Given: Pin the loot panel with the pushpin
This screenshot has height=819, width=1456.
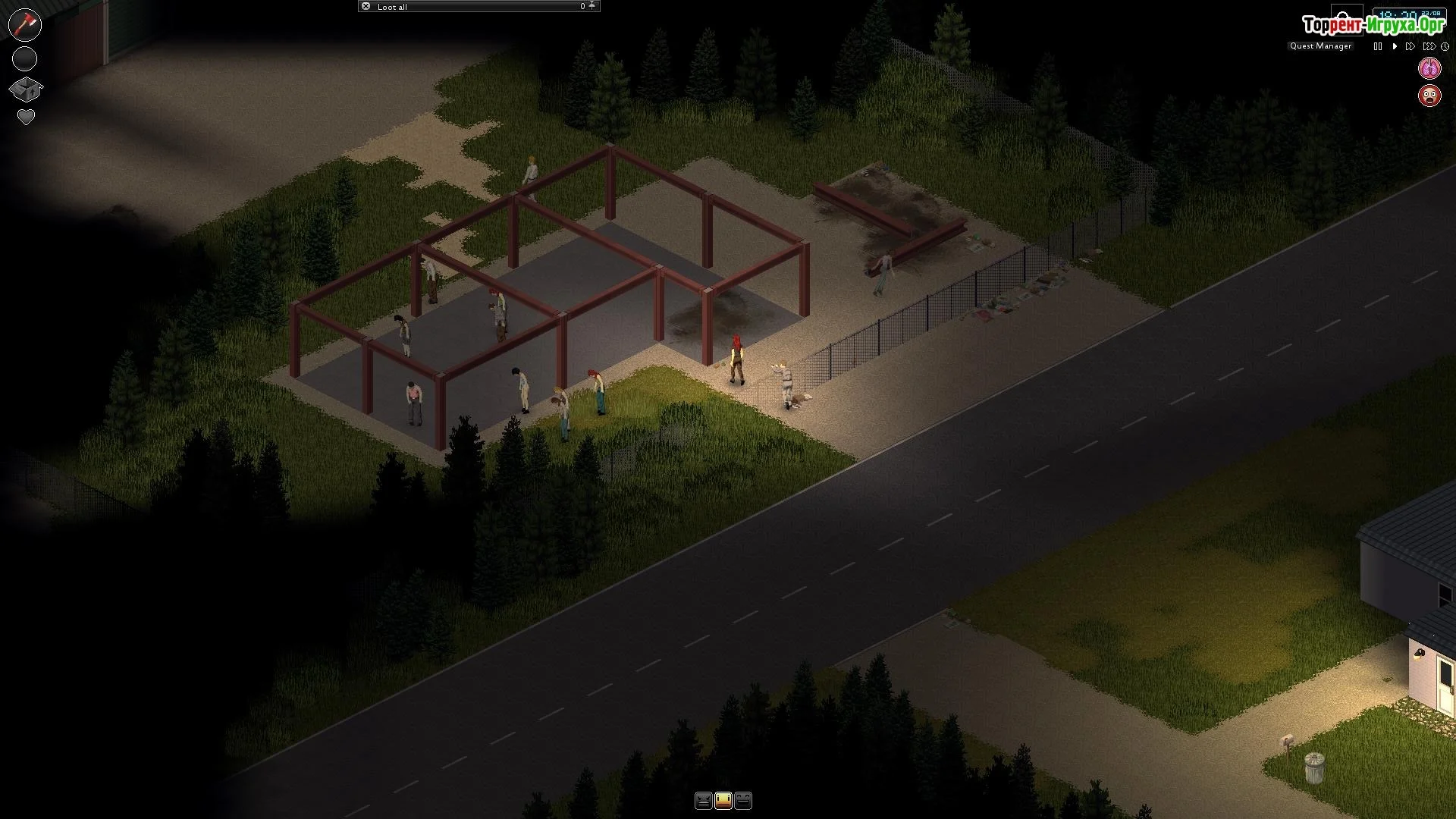Looking at the screenshot, I should [x=592, y=6].
